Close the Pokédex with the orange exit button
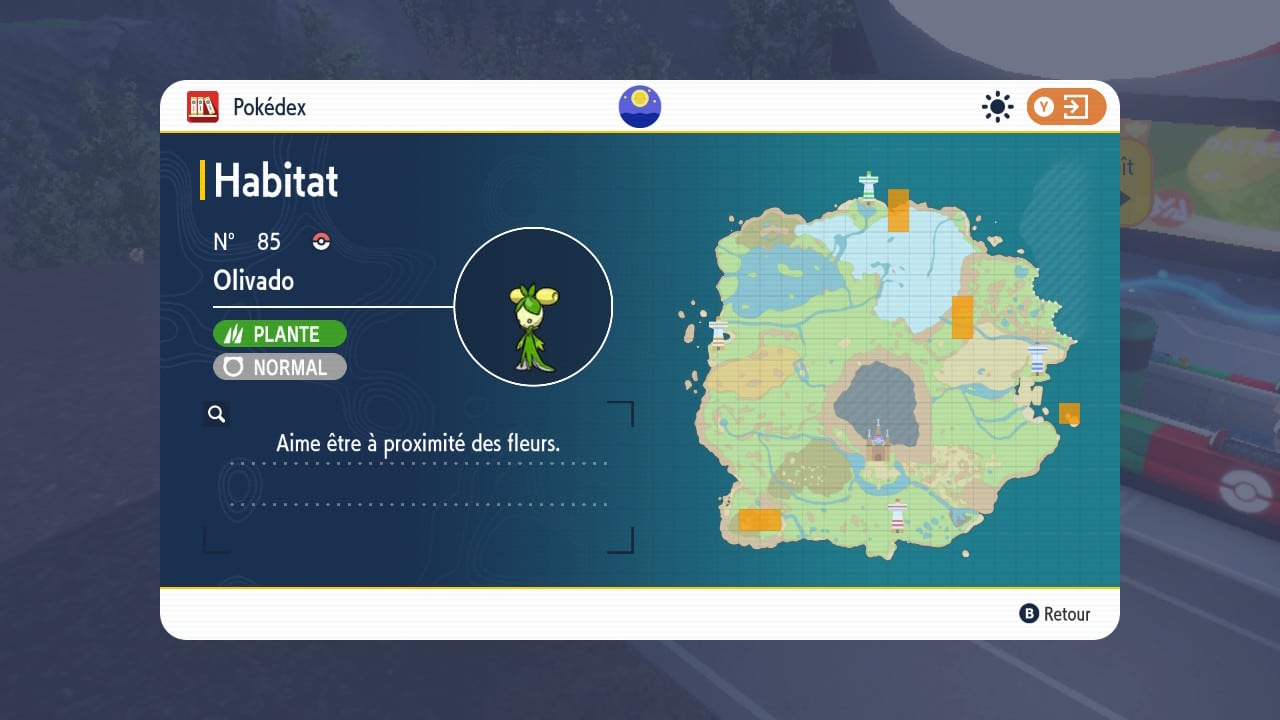This screenshot has height=720, width=1280. (x=1066, y=107)
